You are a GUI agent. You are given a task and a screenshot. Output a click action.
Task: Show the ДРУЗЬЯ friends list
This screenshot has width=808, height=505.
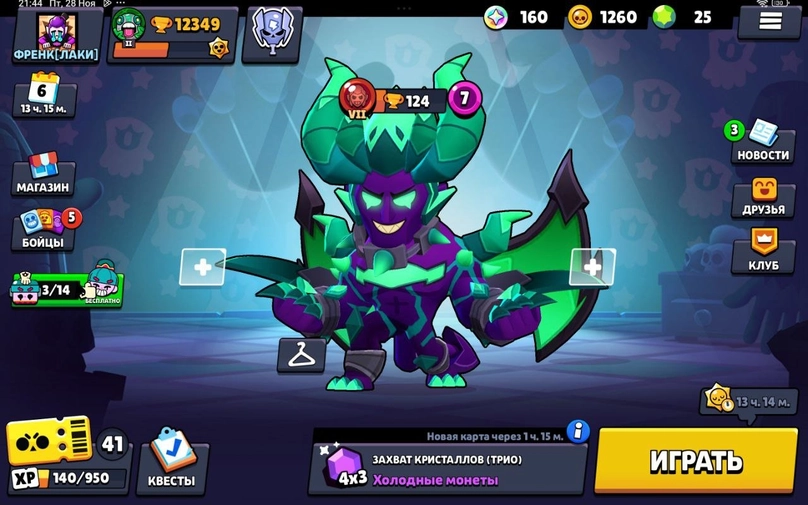coord(763,198)
